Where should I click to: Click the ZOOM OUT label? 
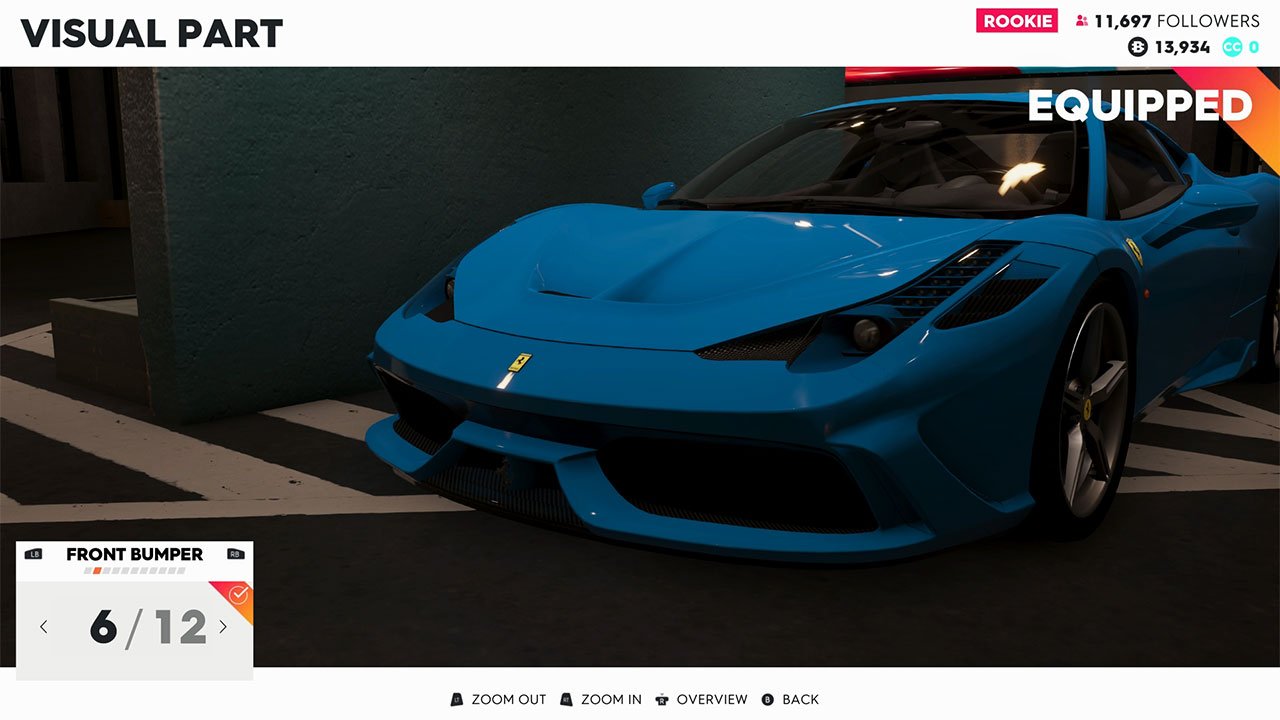[x=510, y=699]
